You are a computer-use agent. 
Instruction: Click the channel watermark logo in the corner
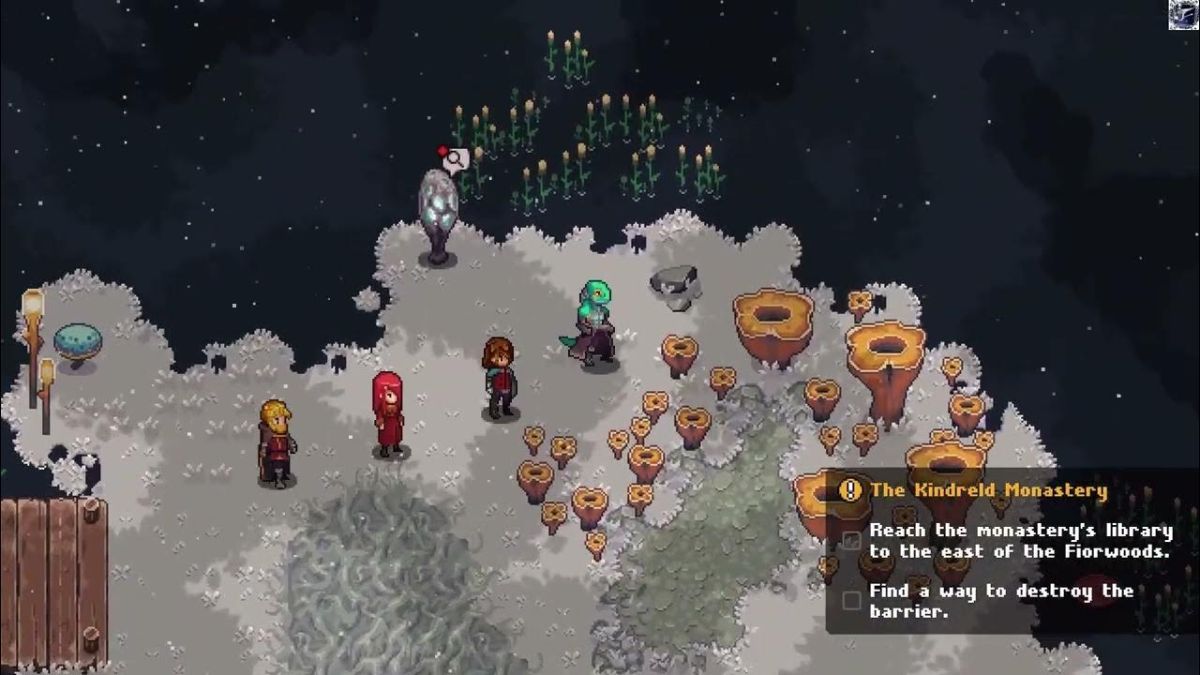1183,14
